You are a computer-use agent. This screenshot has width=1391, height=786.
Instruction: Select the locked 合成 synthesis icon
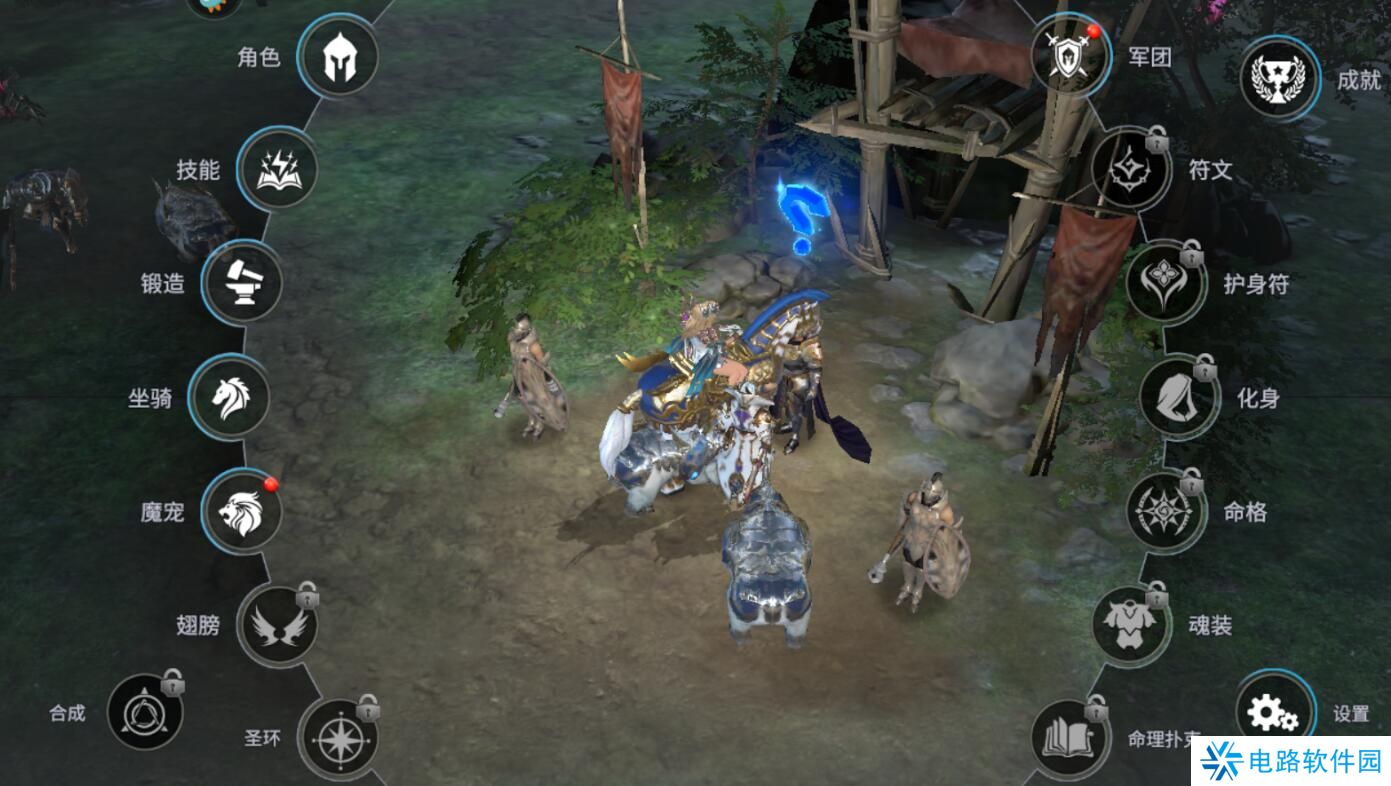coord(145,712)
